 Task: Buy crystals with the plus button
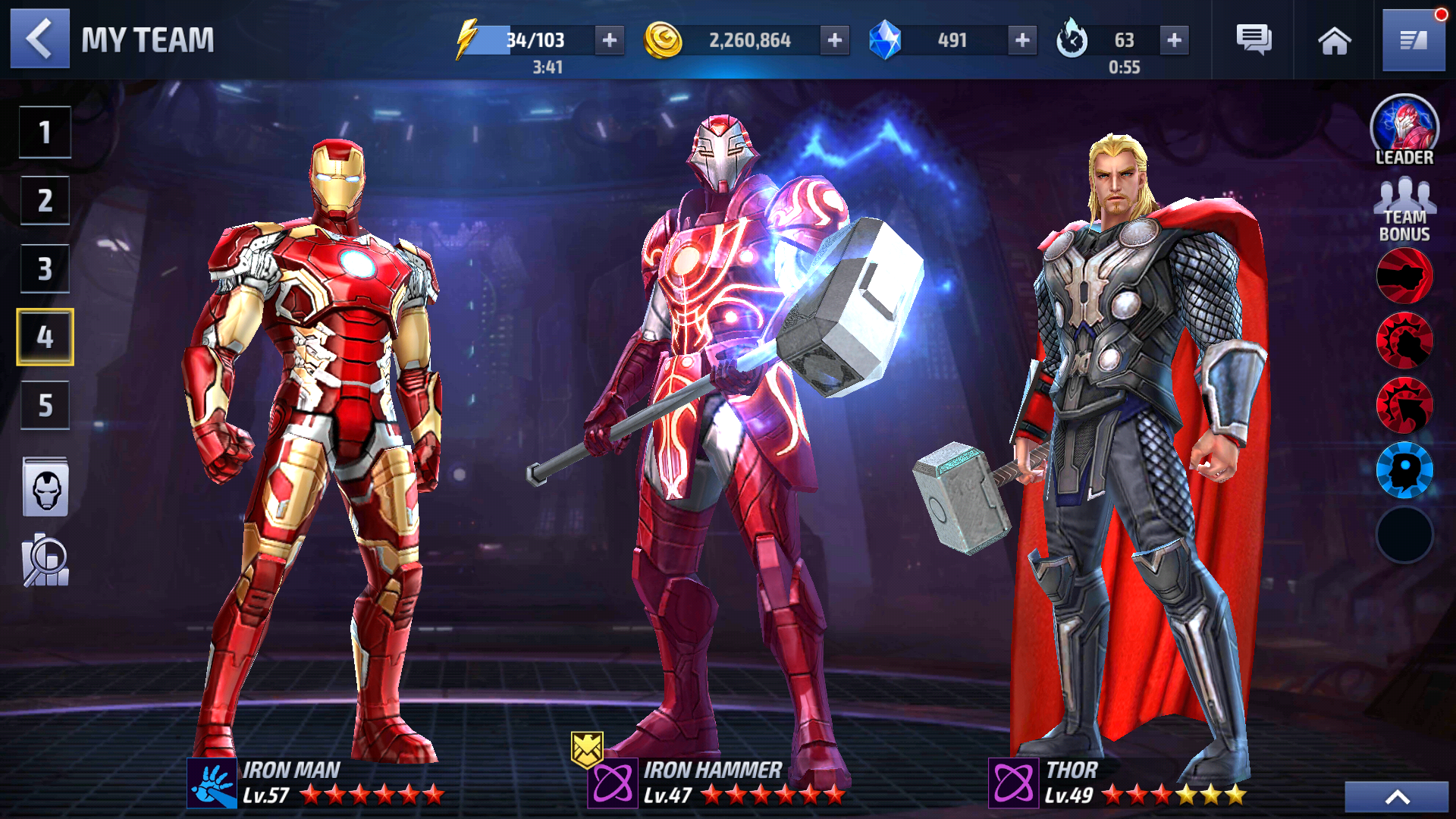pyautogui.click(x=1022, y=39)
